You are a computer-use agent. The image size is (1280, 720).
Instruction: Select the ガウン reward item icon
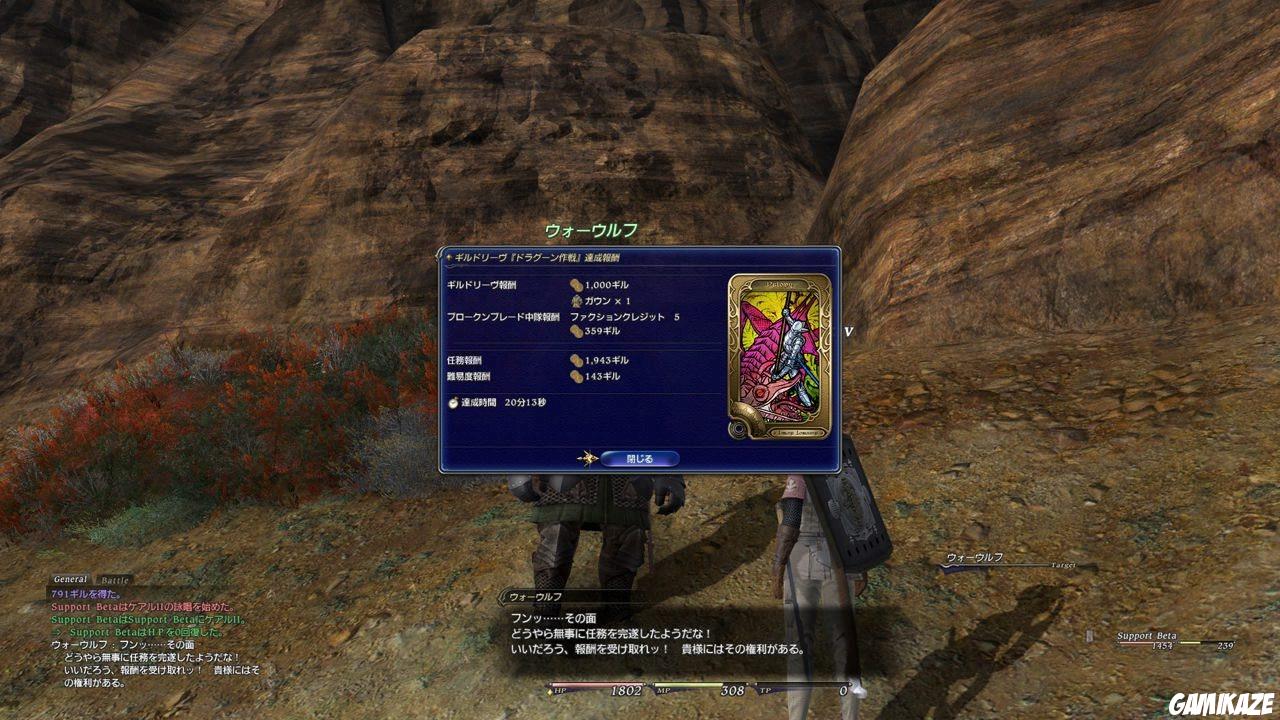tap(576, 300)
